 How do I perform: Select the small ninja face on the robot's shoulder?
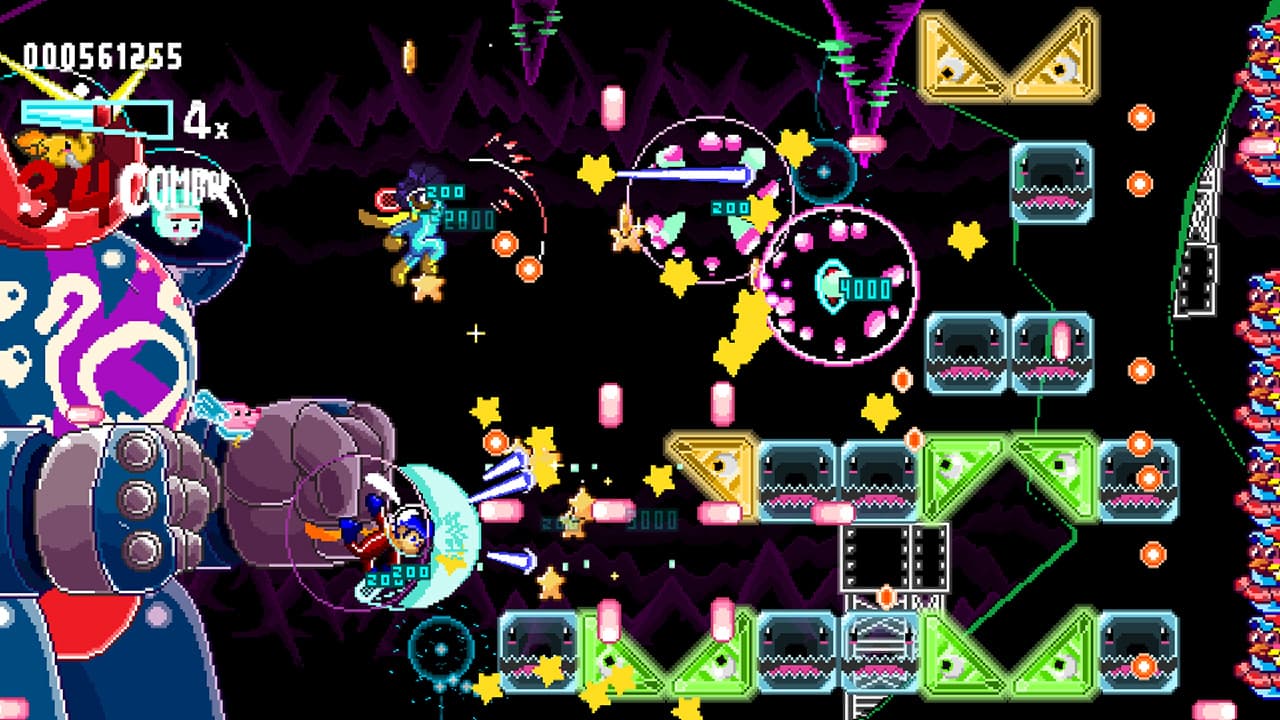(180, 225)
